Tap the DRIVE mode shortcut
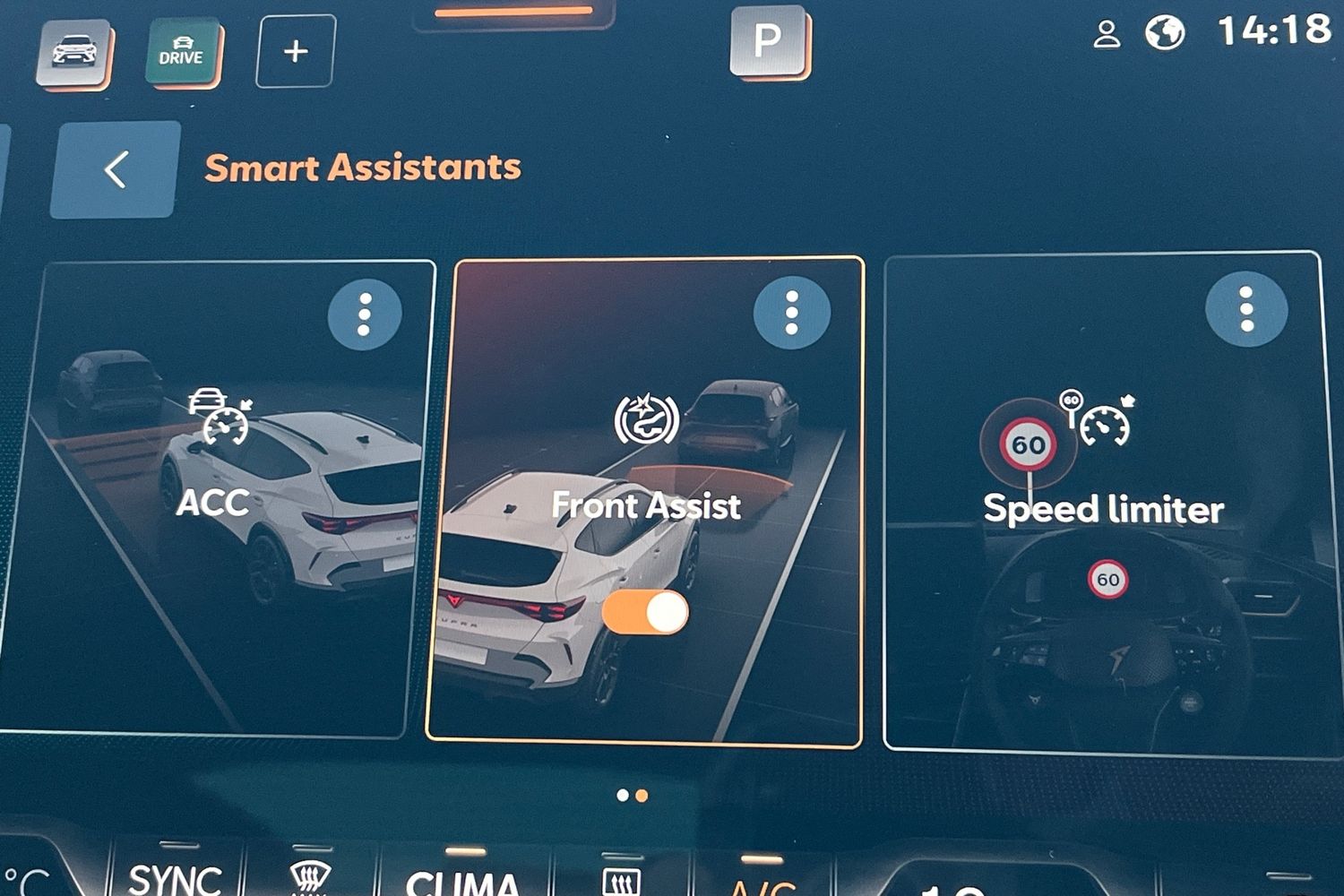This screenshot has width=1344, height=896. click(182, 52)
